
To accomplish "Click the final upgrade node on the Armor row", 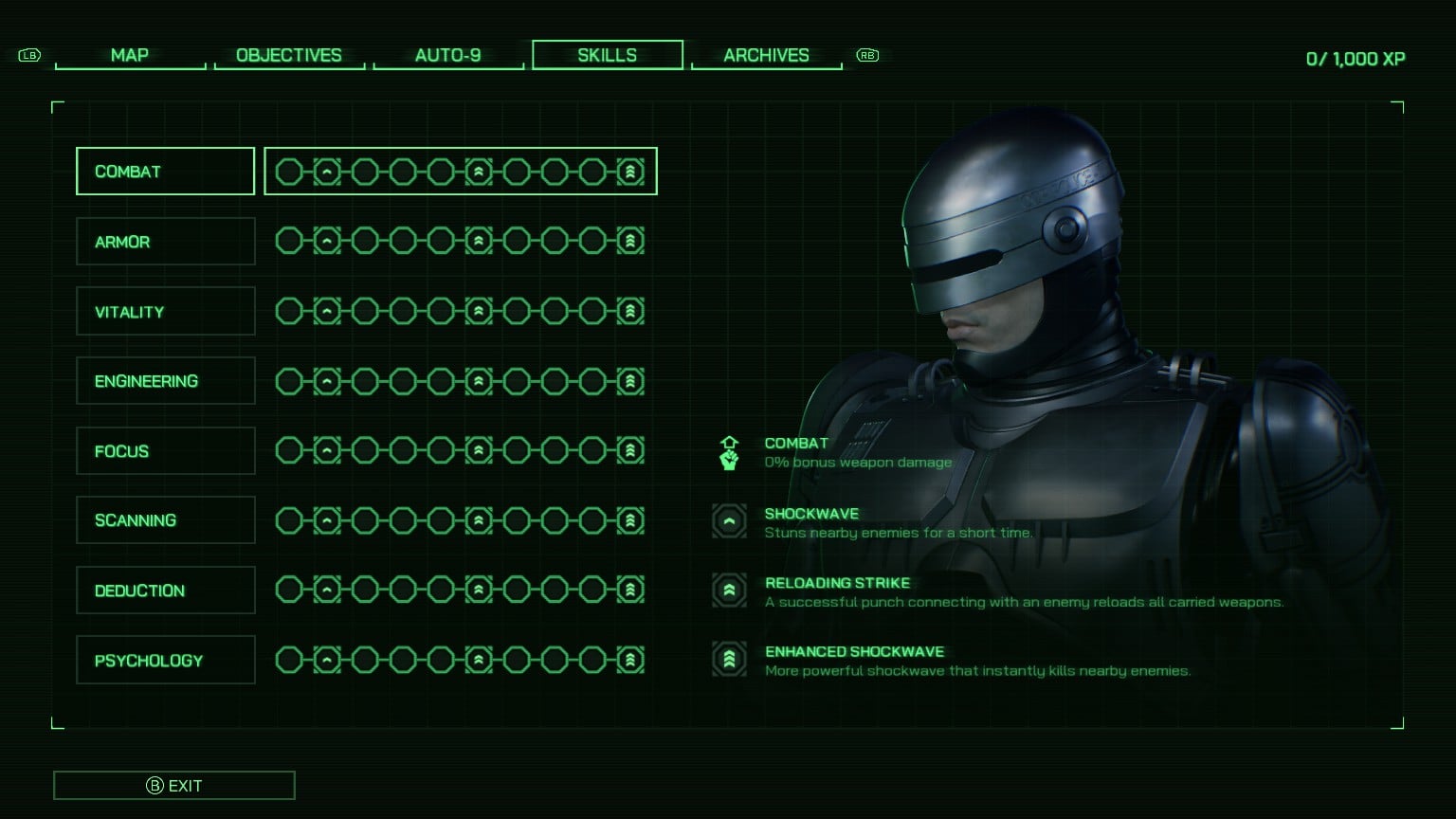I will tap(630, 240).
